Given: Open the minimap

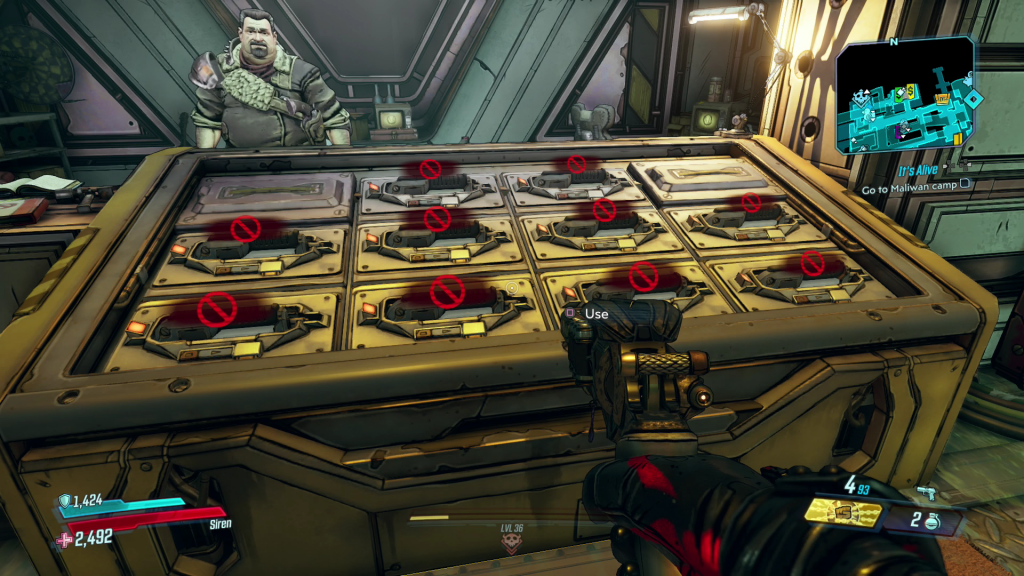Looking at the screenshot, I should tap(905, 96).
